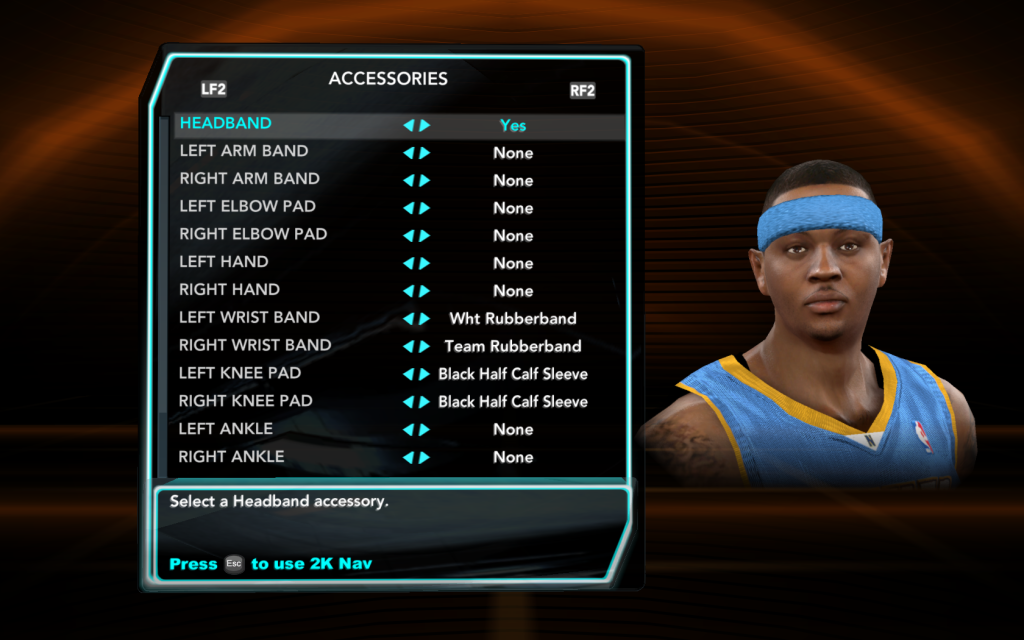Choose the Right Hand accessory row

pyautogui.click(x=229, y=290)
